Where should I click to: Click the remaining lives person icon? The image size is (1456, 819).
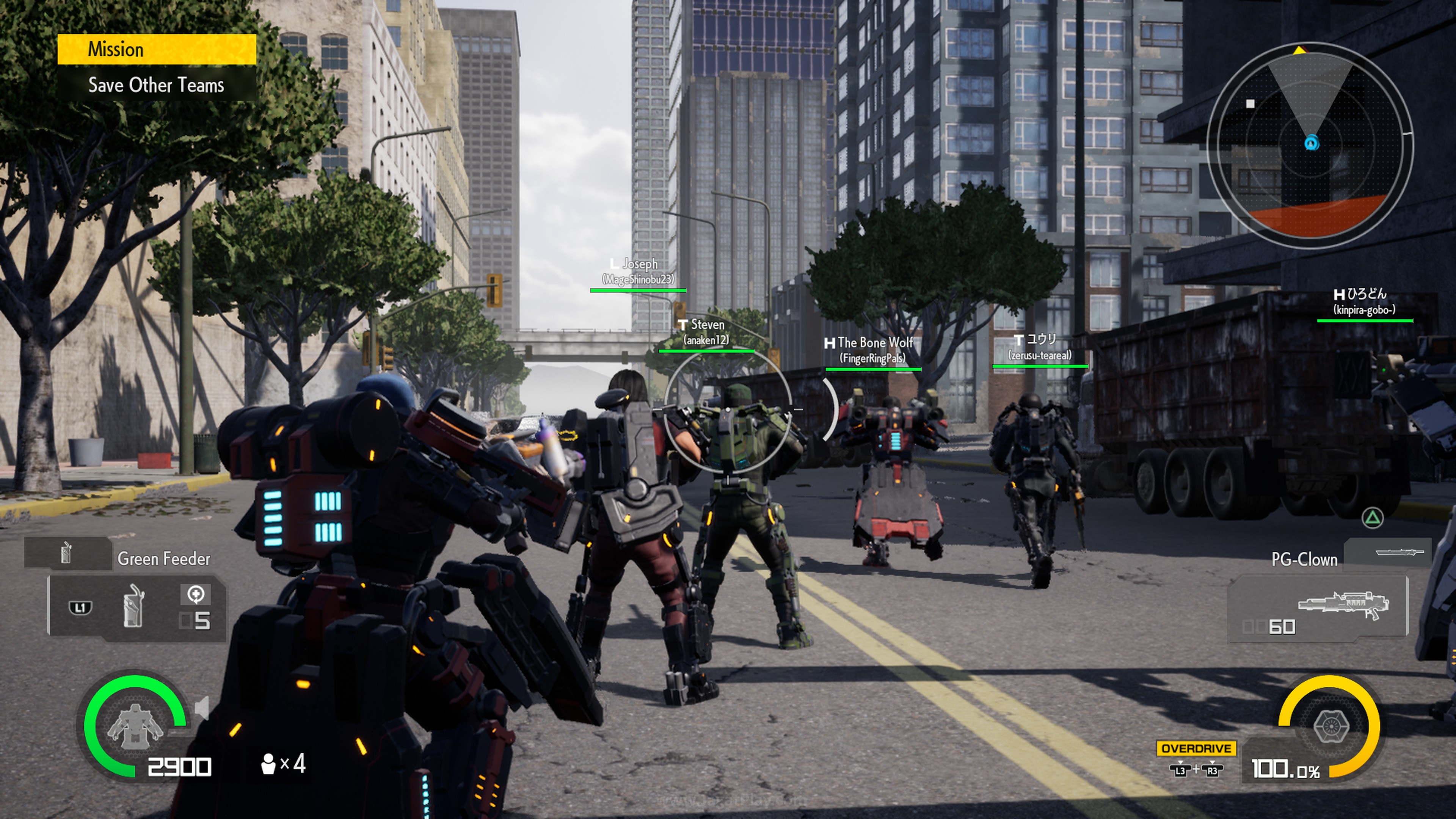[268, 764]
